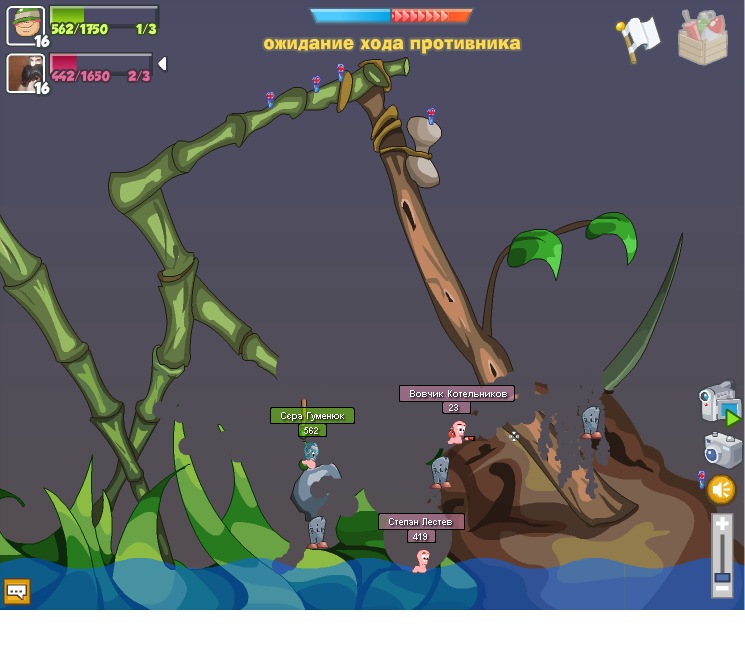The image size is (745, 650).
Task: Open the weapons crate inventory
Action: coord(703,38)
